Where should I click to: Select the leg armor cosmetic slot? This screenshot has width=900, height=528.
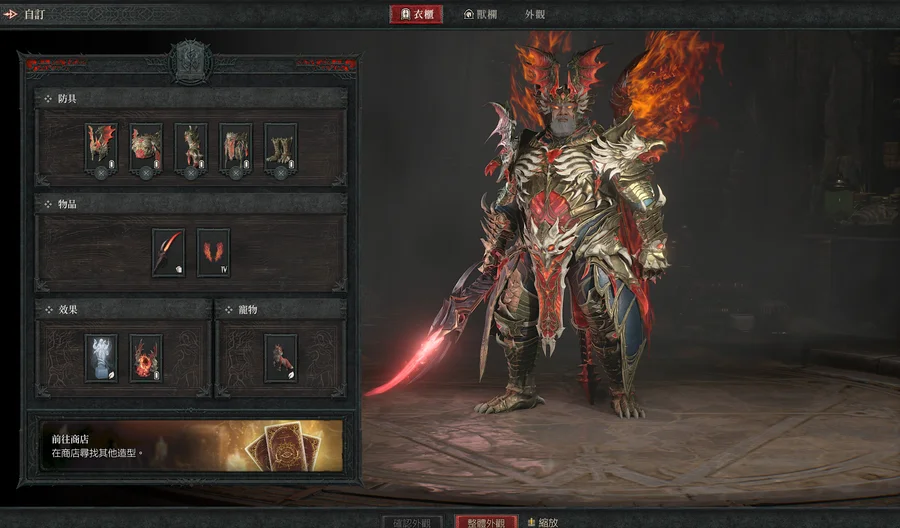click(x=236, y=147)
